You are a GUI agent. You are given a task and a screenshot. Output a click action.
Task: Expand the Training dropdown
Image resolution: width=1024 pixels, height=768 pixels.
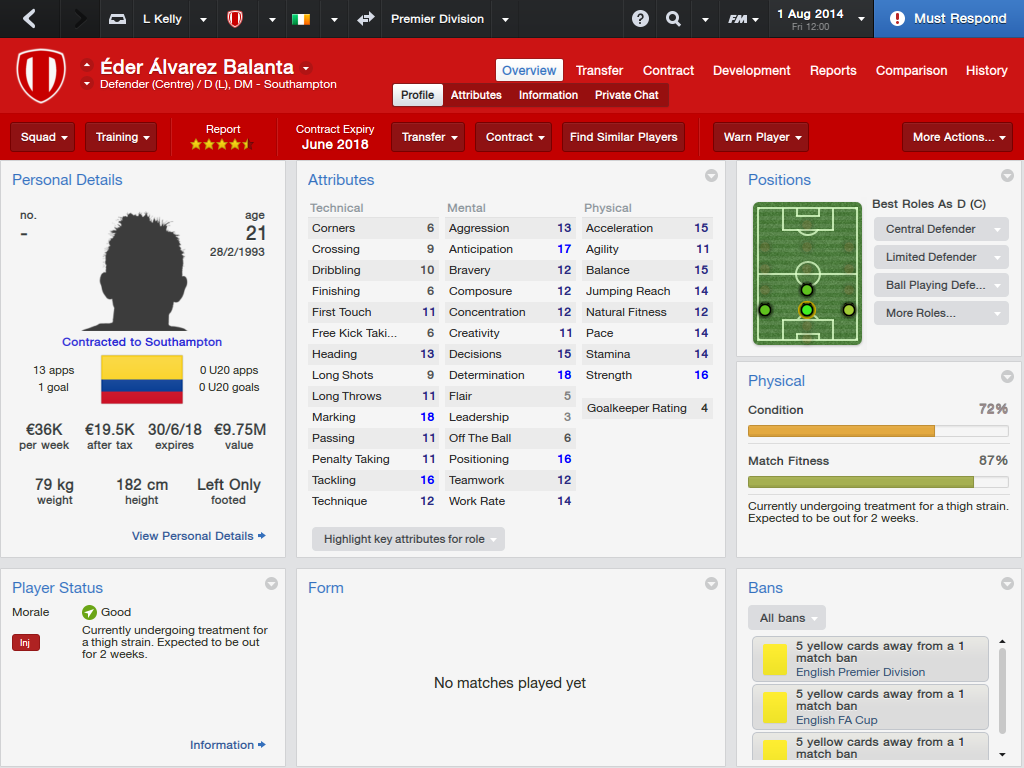pyautogui.click(x=124, y=137)
